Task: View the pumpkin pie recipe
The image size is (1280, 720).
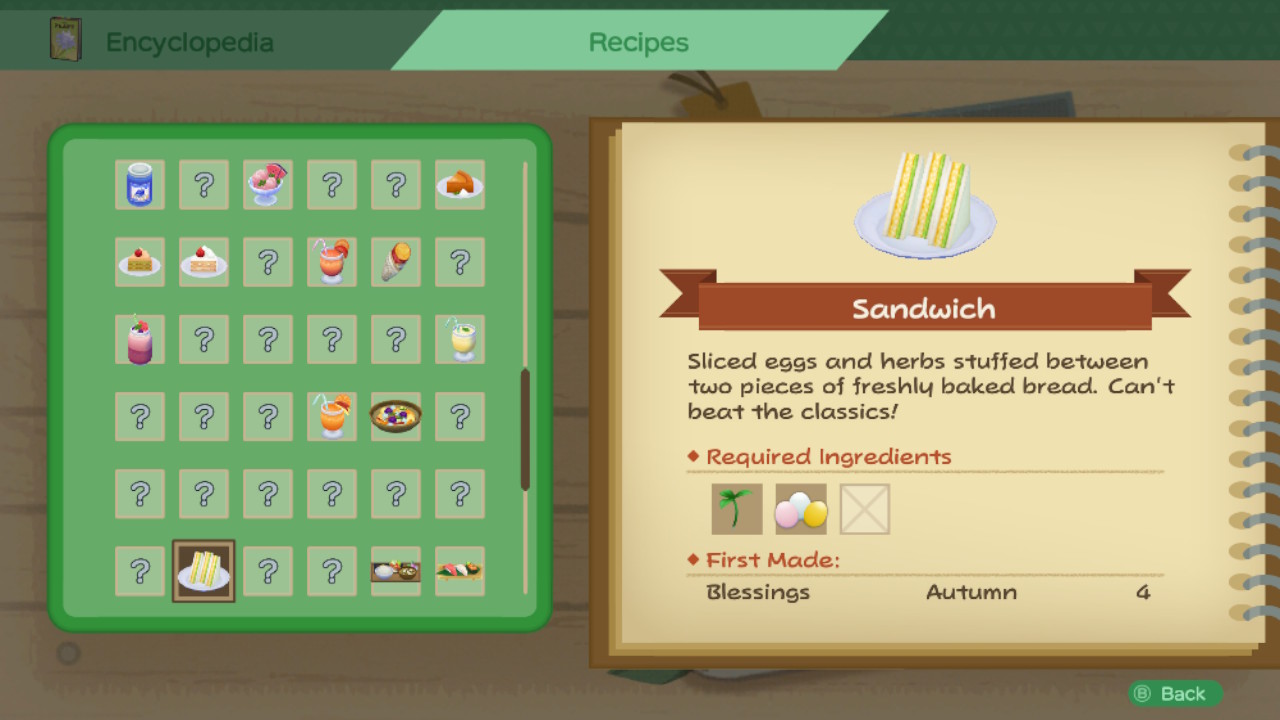Action: pos(460,185)
